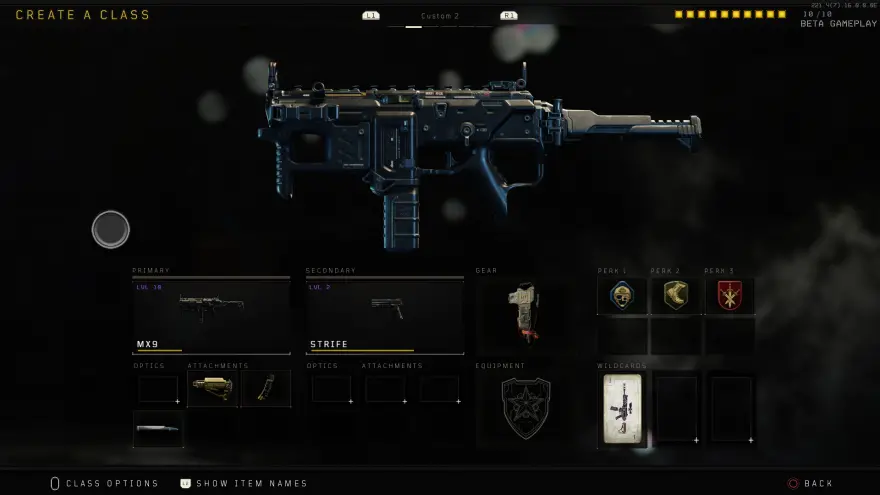This screenshot has height=495, width=880.
Task: Open Class Options
Action: [104, 484]
